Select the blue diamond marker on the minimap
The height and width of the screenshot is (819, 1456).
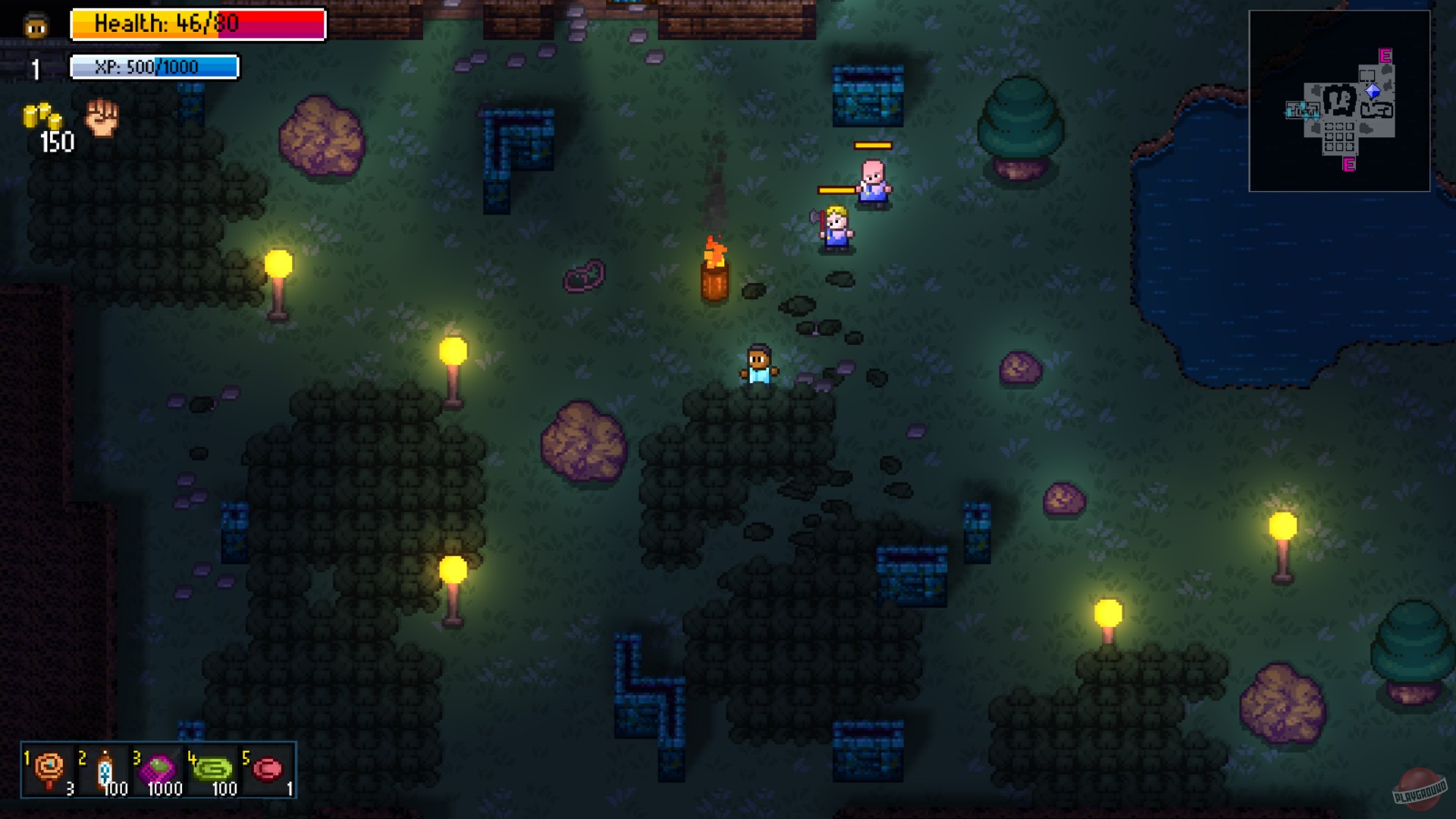[1373, 90]
